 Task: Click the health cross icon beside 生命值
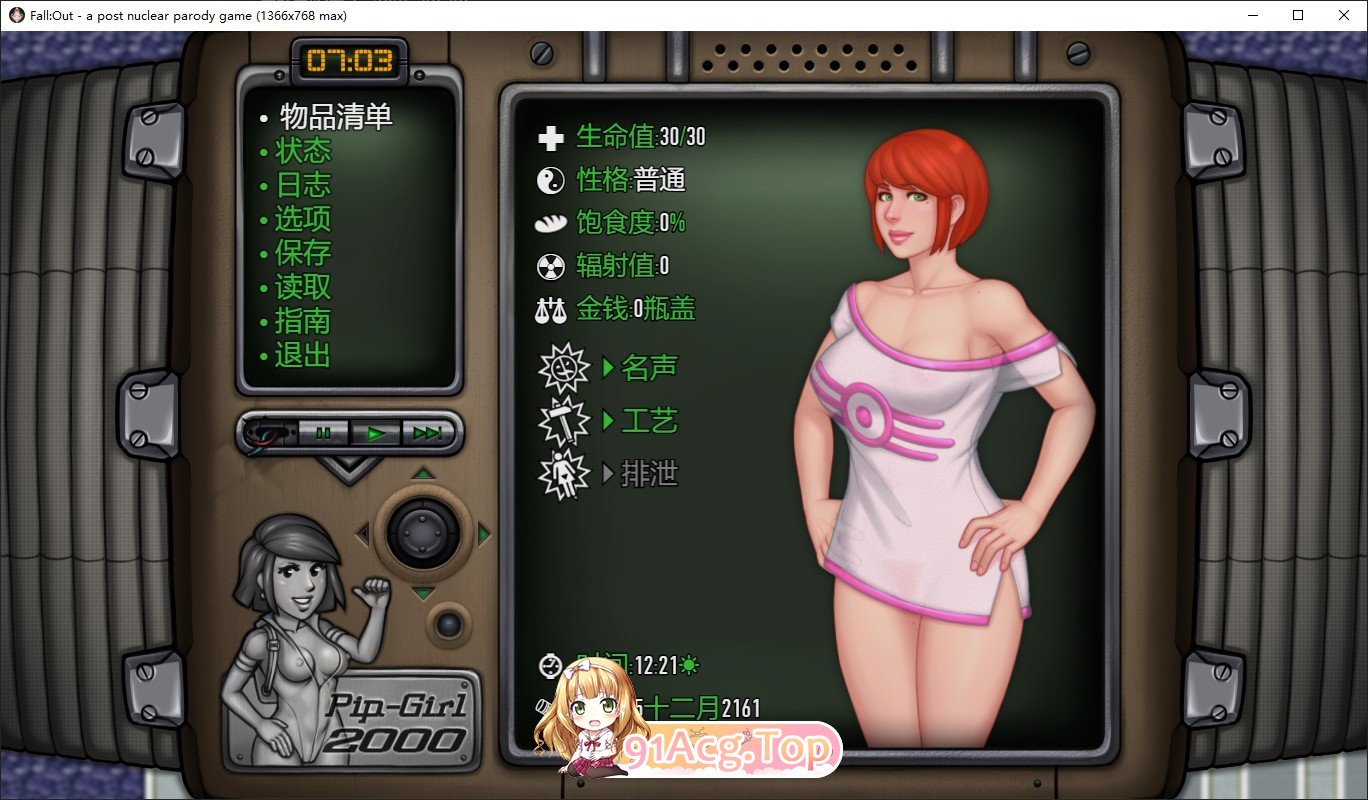(549, 137)
